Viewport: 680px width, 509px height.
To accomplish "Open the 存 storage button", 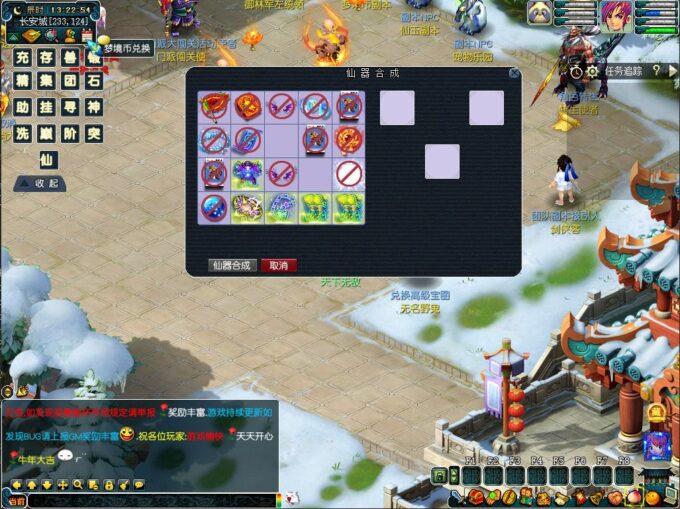I will coord(46,57).
